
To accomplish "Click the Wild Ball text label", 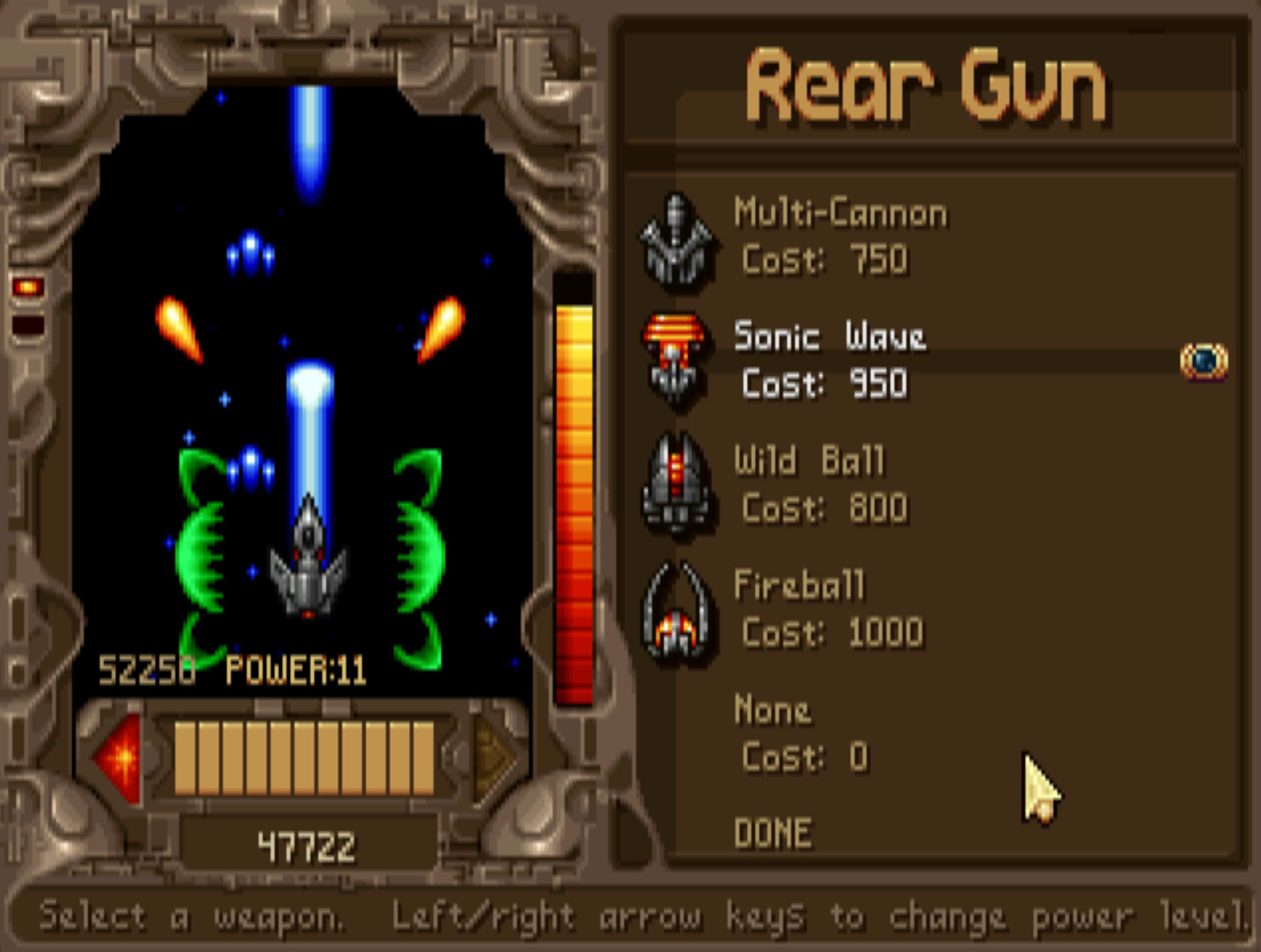I will (x=810, y=462).
